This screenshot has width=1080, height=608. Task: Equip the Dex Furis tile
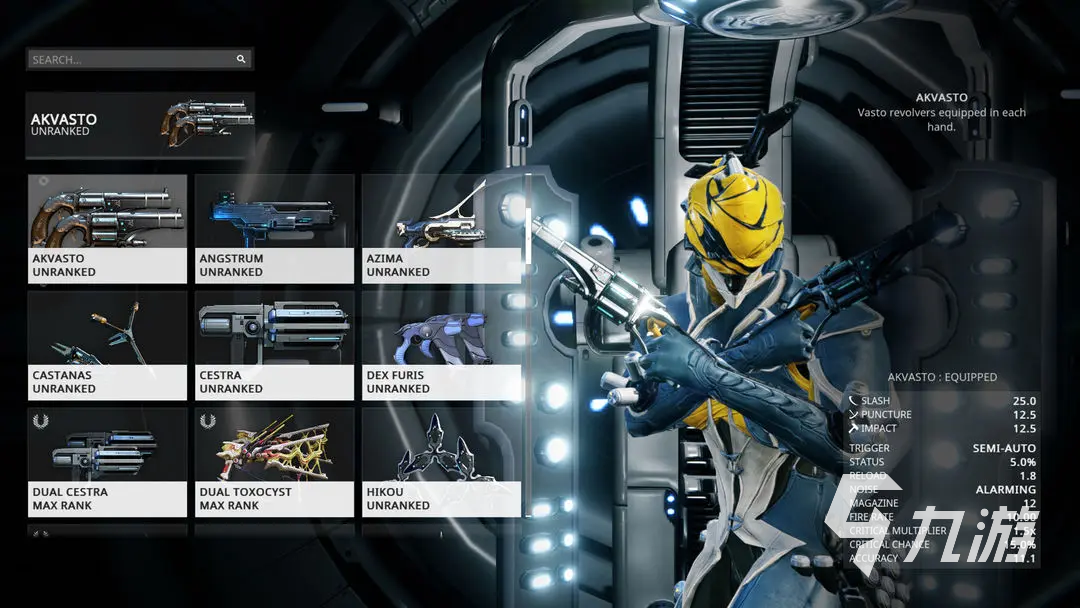click(441, 346)
